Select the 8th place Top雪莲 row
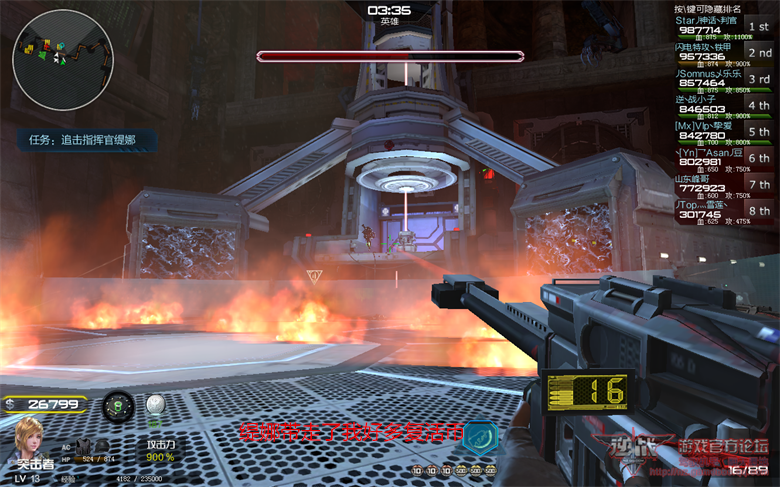Screen dimensions: 780x487 (723, 210)
